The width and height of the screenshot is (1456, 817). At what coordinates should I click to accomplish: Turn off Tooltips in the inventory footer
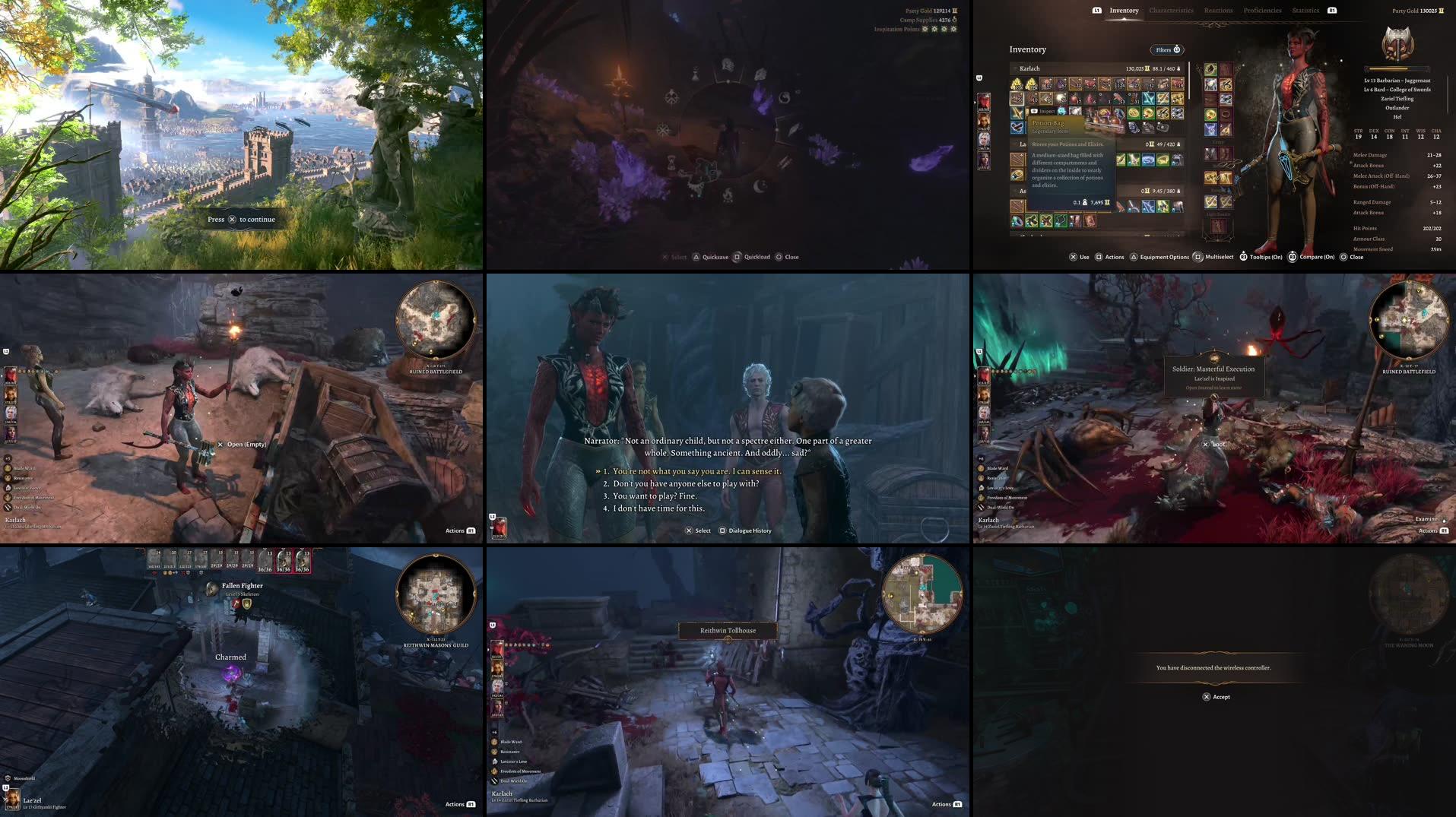(1261, 257)
